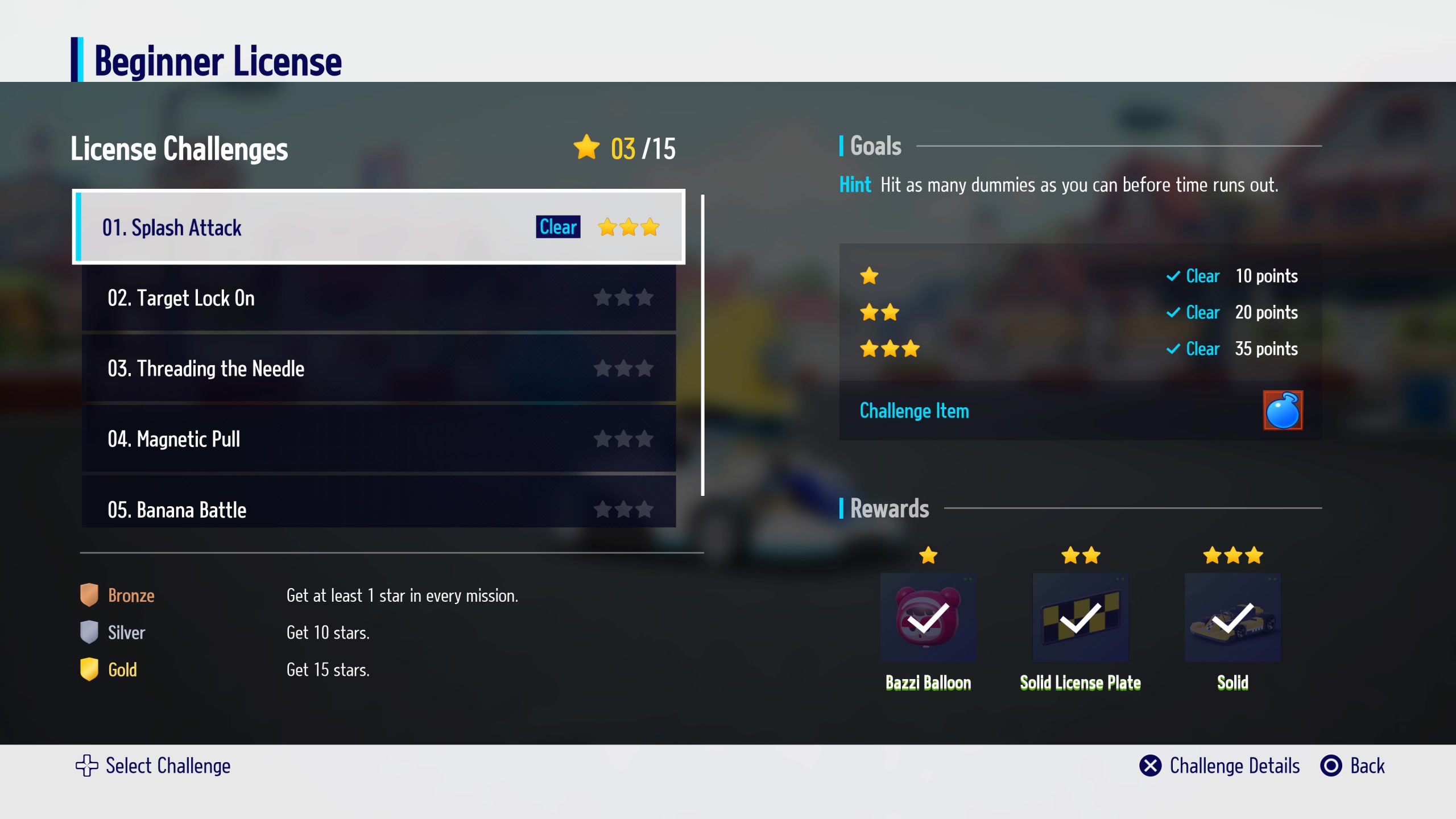This screenshot has height=819, width=1456.
Task: Open 03. Threading the Needle challenge
Action: point(378,369)
